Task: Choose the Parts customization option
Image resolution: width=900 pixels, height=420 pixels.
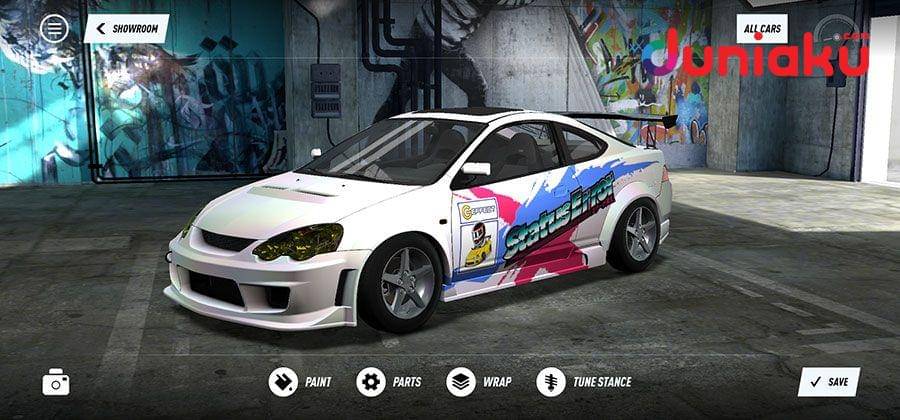Action: pyautogui.click(x=390, y=382)
